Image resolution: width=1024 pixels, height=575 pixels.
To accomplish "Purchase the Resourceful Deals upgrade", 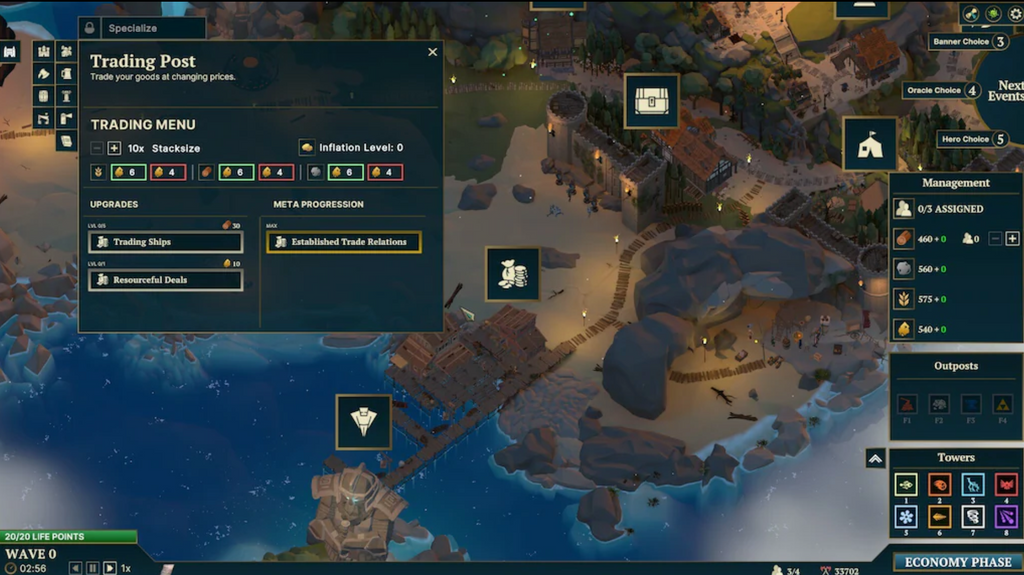I will click(166, 280).
